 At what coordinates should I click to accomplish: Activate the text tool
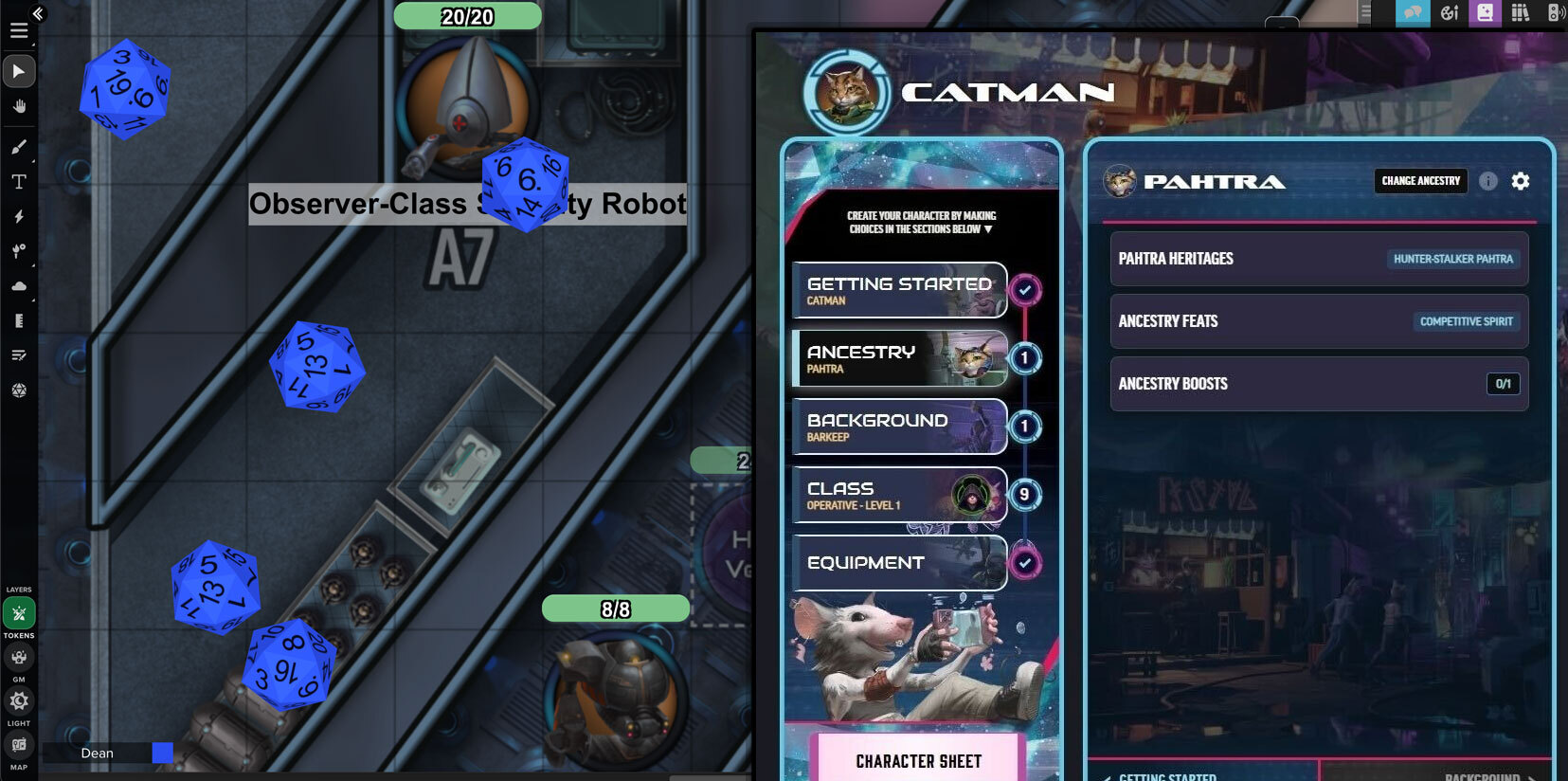click(19, 181)
